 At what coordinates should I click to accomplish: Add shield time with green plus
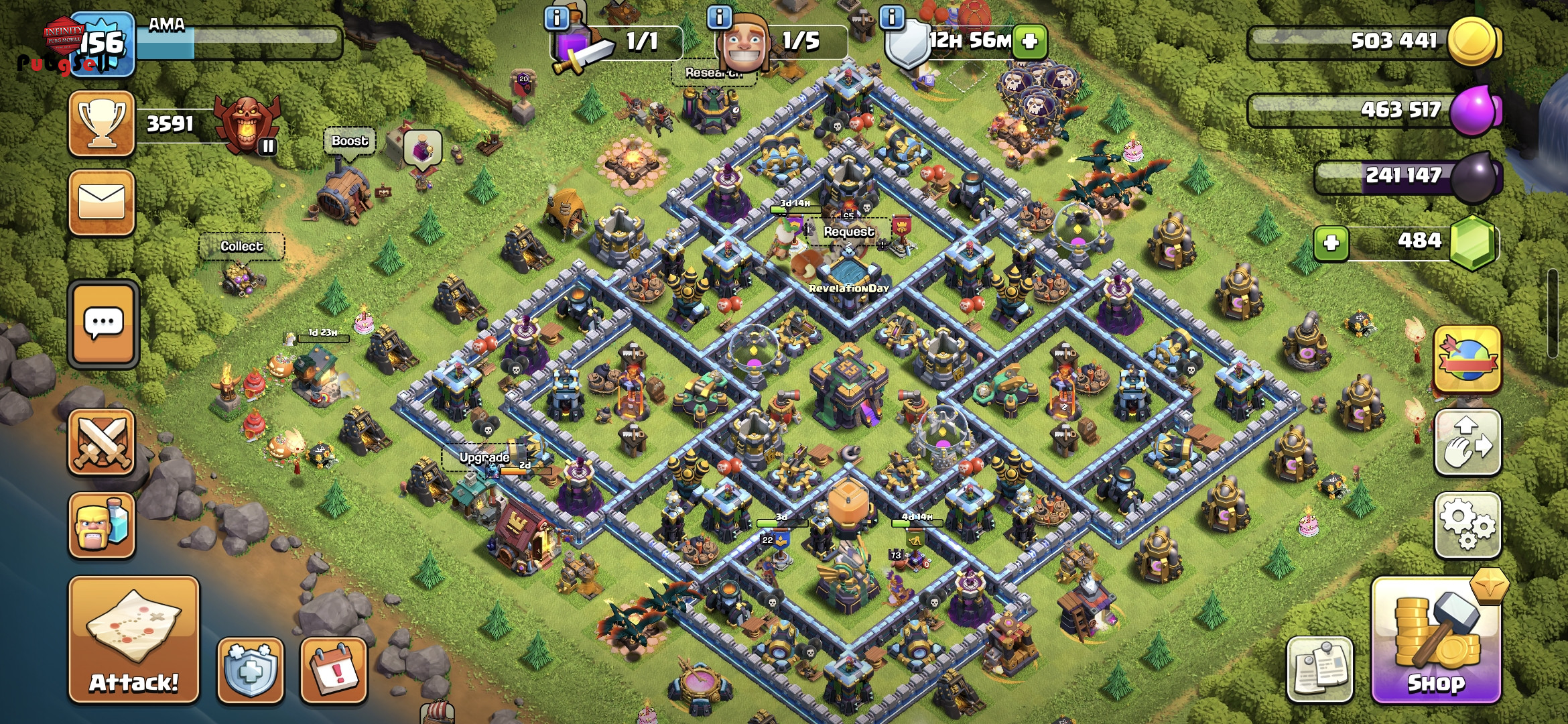click(x=1030, y=42)
